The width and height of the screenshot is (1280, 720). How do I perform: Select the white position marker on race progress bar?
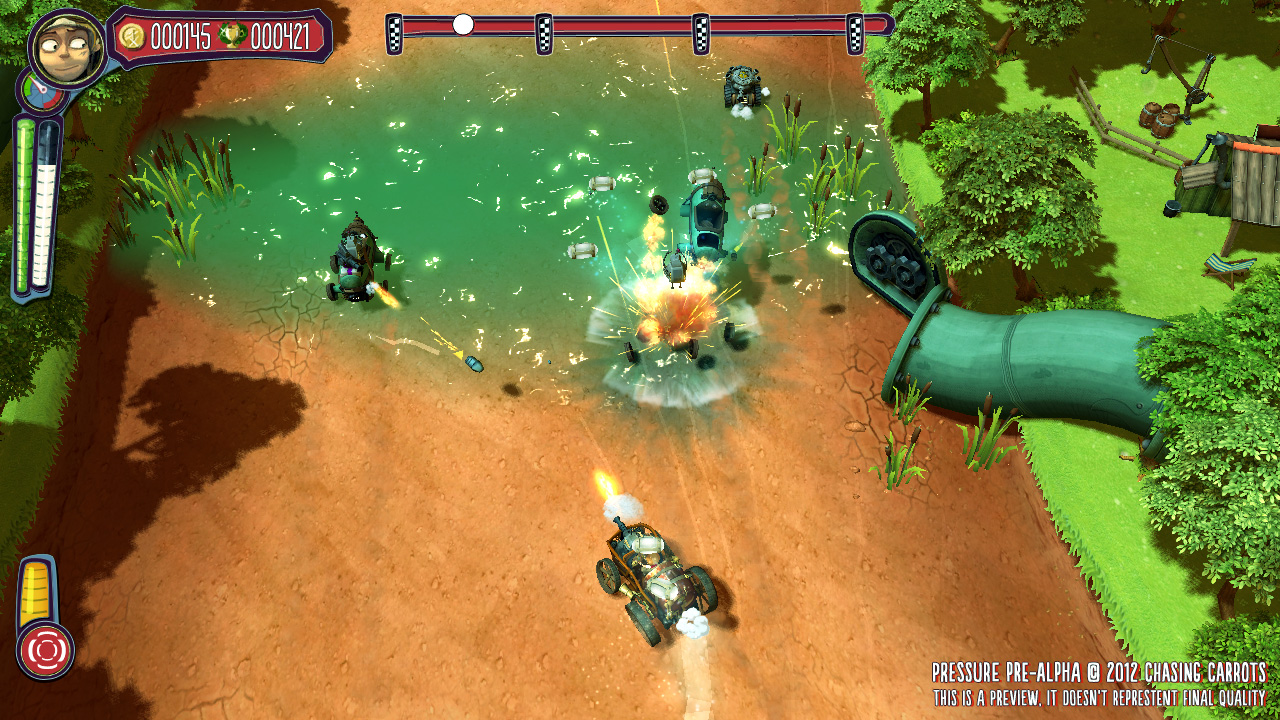coord(463,24)
